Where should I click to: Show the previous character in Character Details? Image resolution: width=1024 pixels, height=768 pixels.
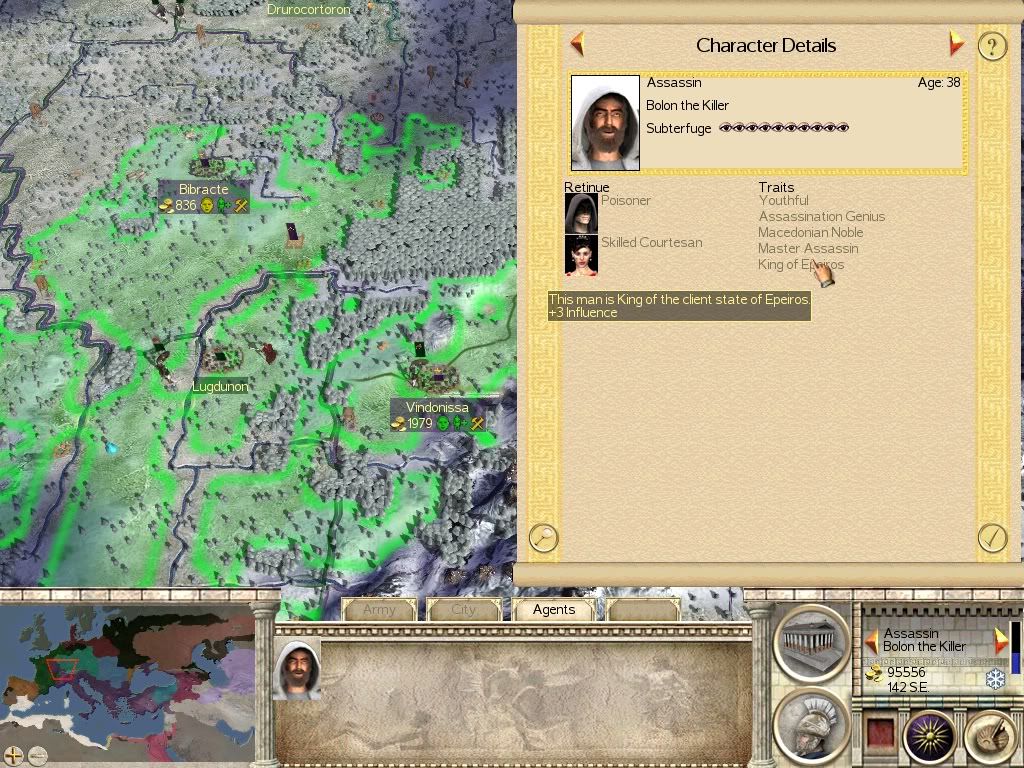(577, 44)
